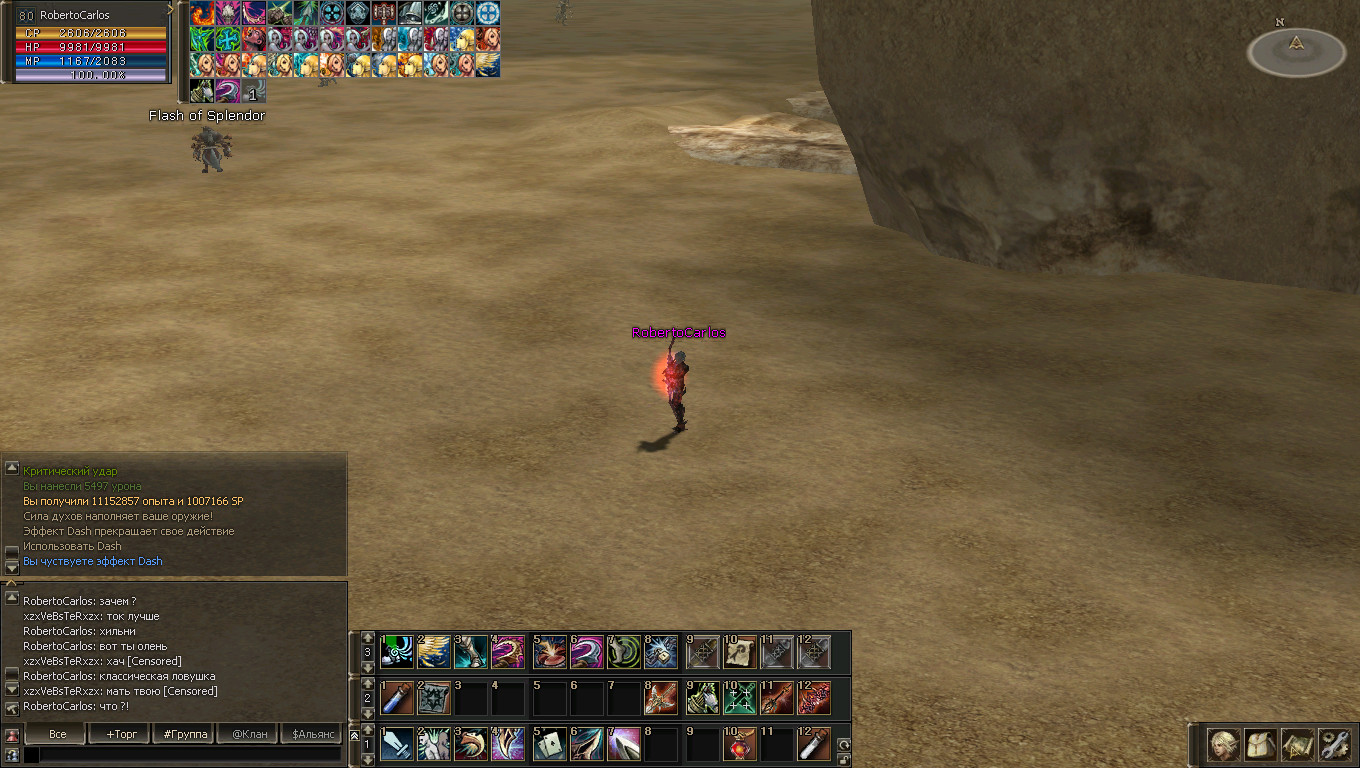Activate the green crossed swords skill

click(740, 698)
